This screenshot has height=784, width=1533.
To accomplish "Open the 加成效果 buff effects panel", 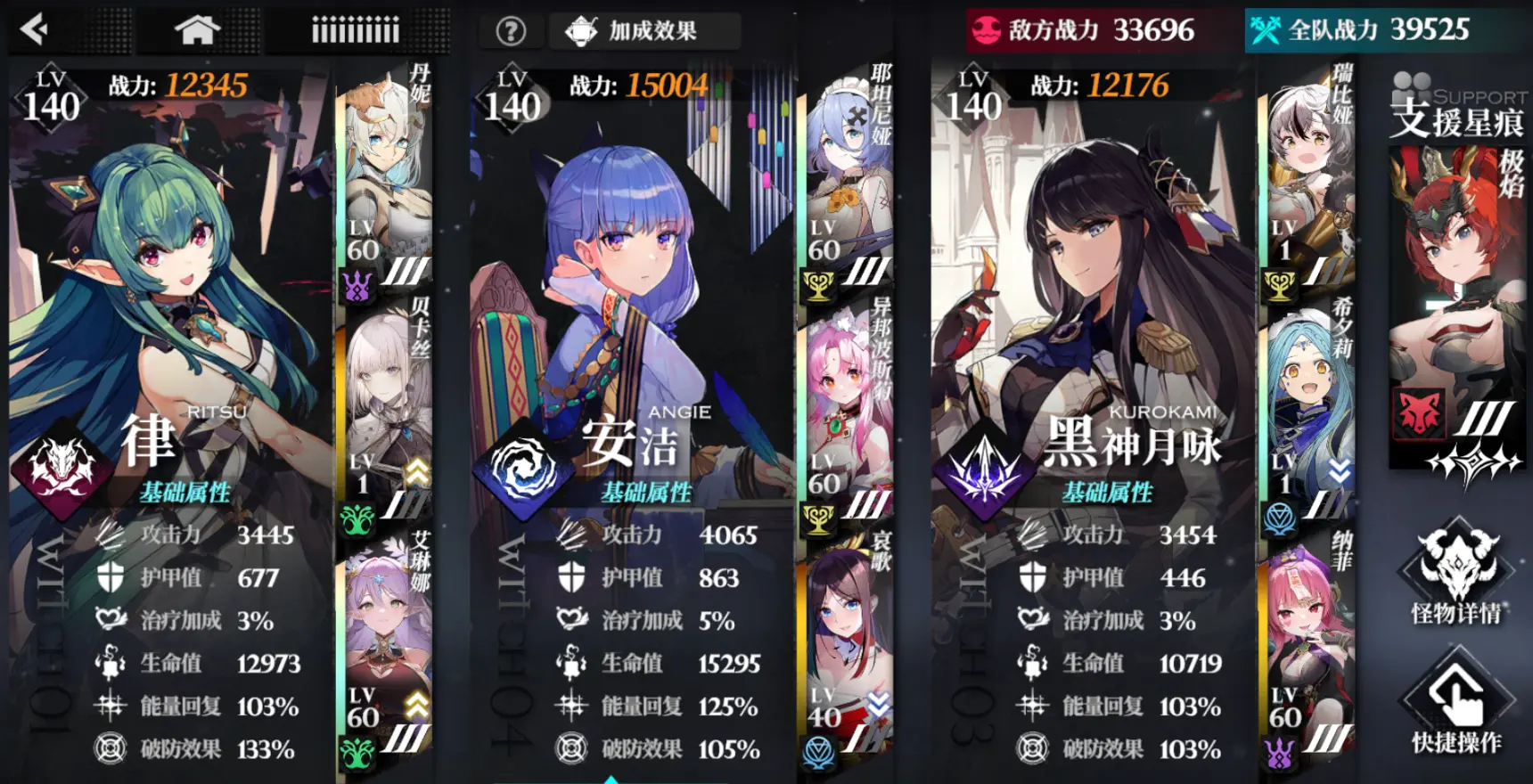I will pos(644,29).
